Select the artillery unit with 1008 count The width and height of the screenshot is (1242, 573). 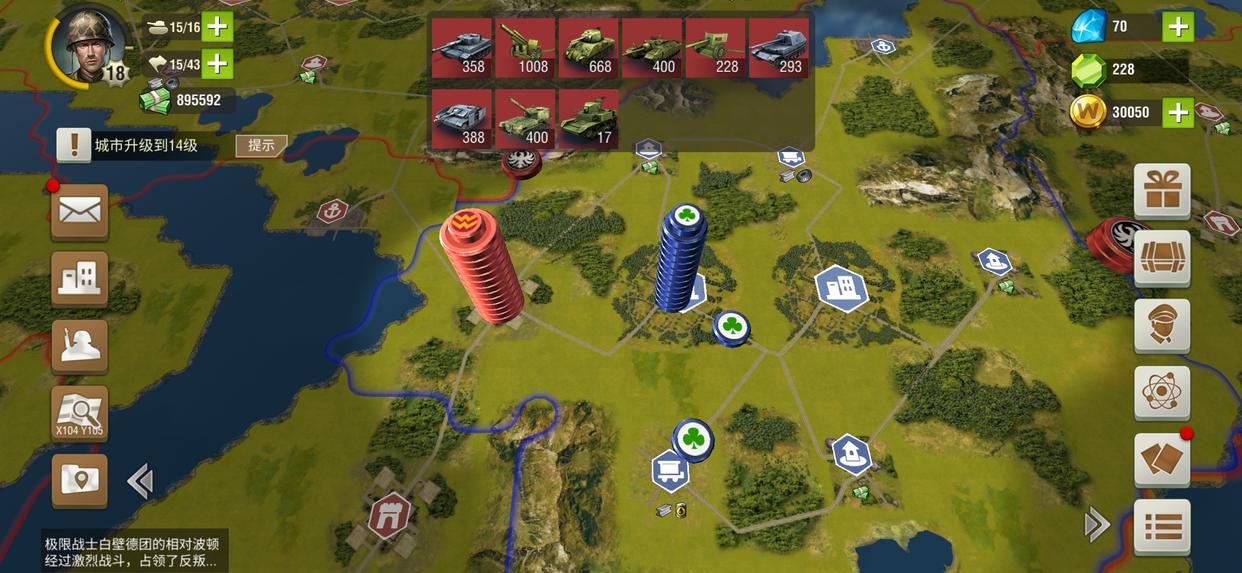[525, 48]
